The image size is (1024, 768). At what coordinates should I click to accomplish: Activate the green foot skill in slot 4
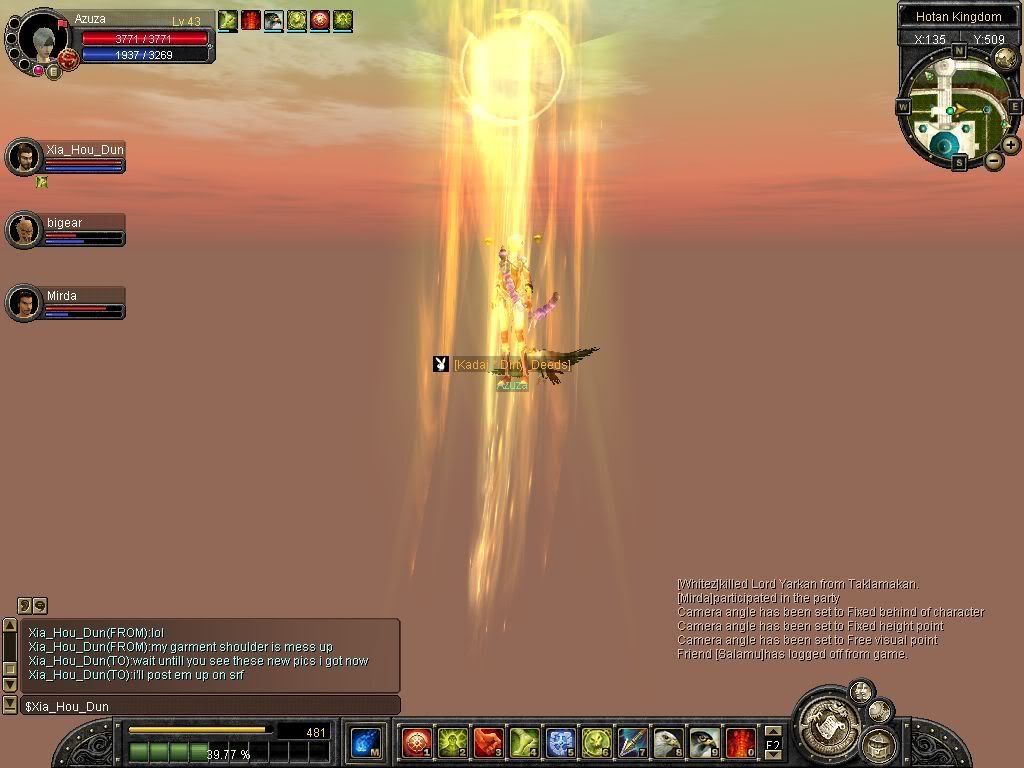pos(524,742)
